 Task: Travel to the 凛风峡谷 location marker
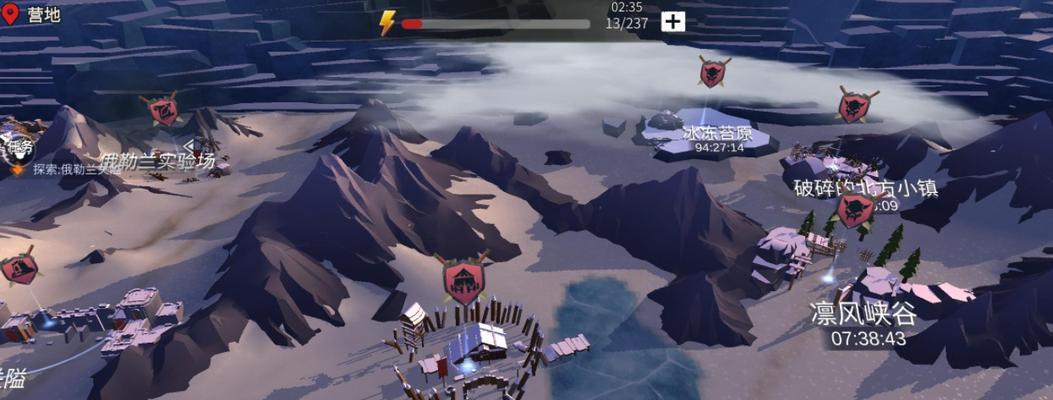pos(856,211)
